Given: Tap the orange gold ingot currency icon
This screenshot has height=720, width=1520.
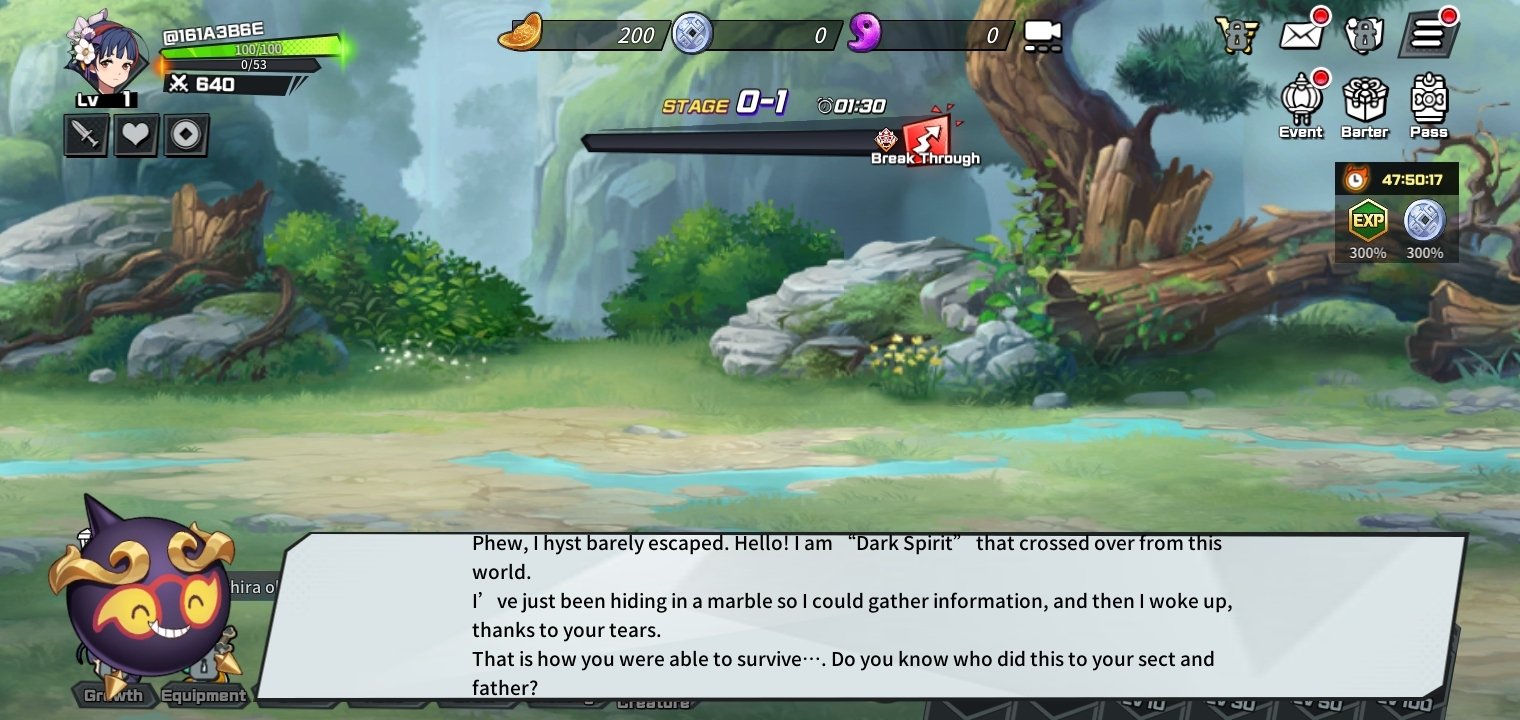Looking at the screenshot, I should (520, 33).
